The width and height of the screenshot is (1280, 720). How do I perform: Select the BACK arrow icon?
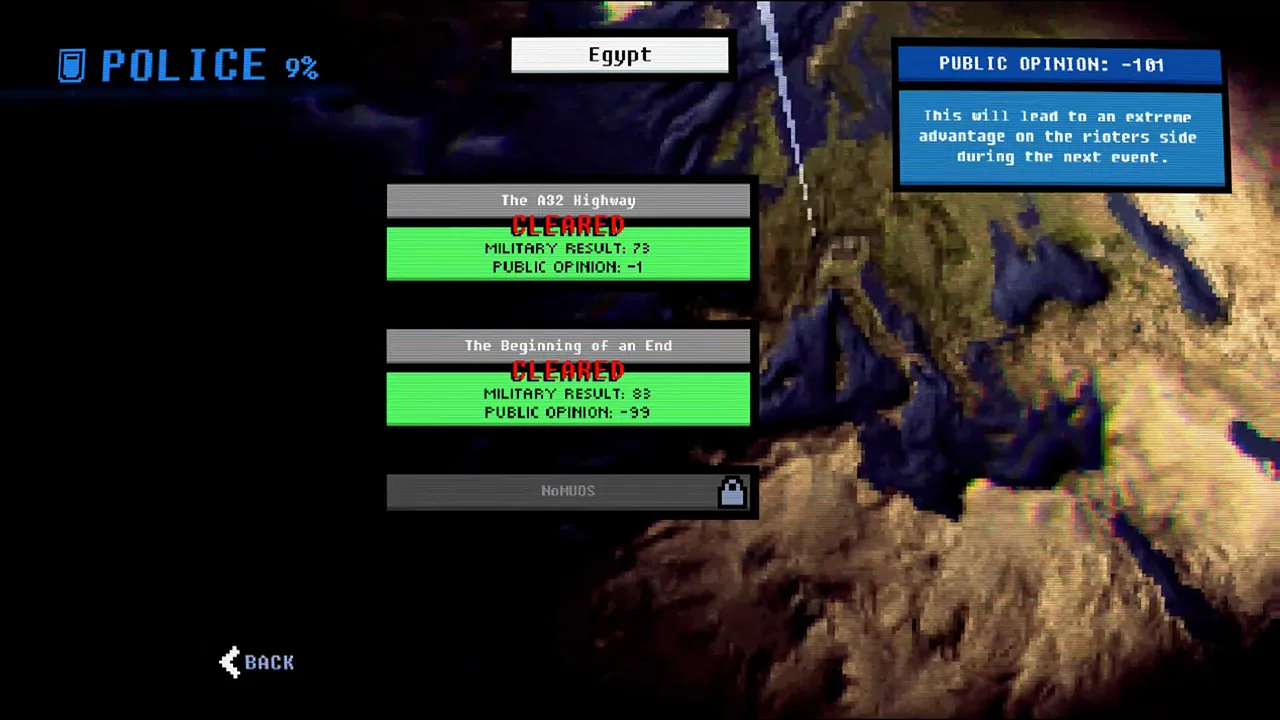pos(229,662)
